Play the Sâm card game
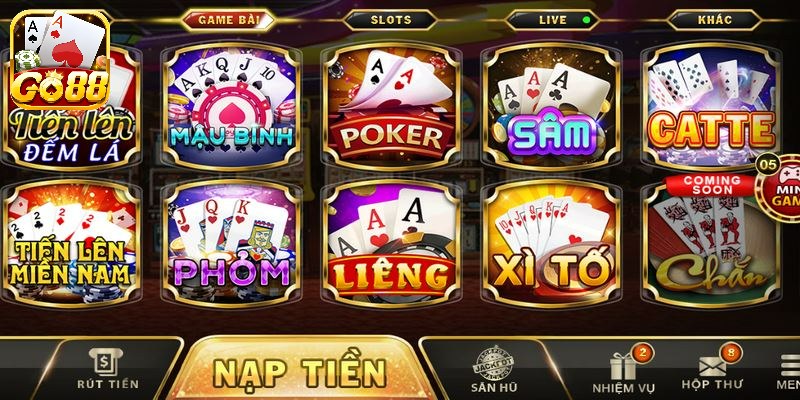Image resolution: width=800 pixels, height=400 pixels. pos(553,105)
